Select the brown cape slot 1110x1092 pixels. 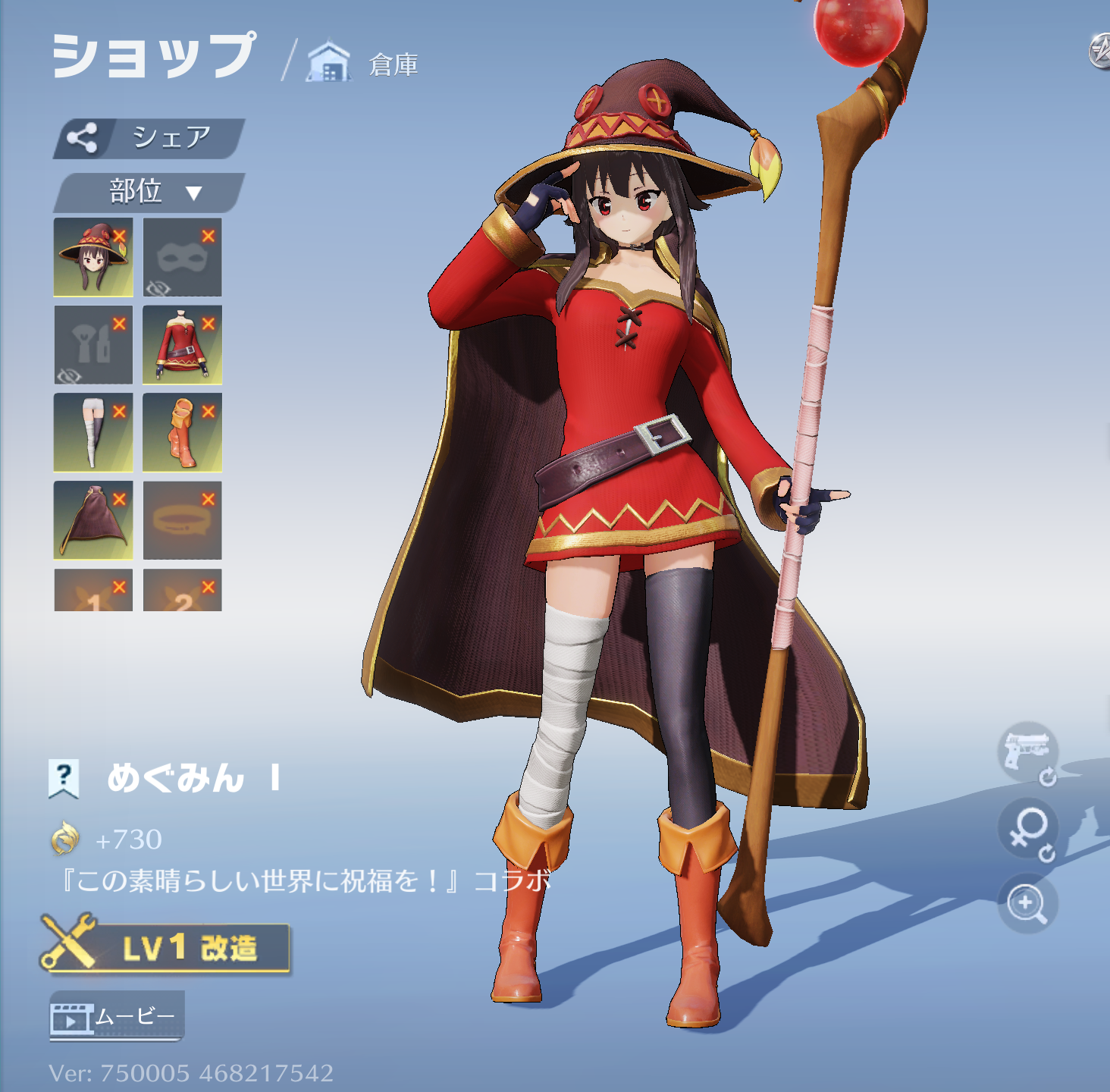[x=92, y=520]
